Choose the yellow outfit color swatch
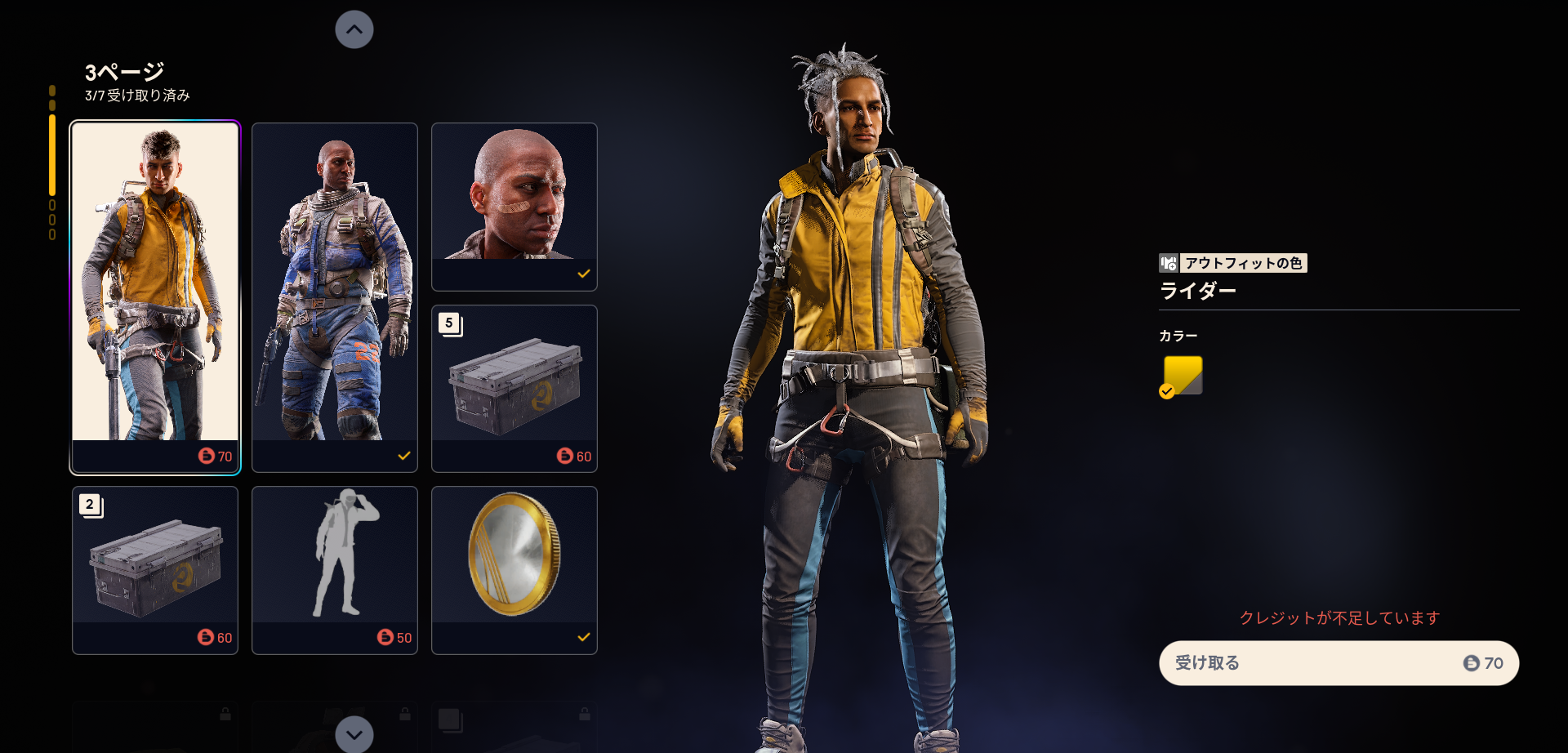Screen dimensions: 1568x753 click(1183, 376)
